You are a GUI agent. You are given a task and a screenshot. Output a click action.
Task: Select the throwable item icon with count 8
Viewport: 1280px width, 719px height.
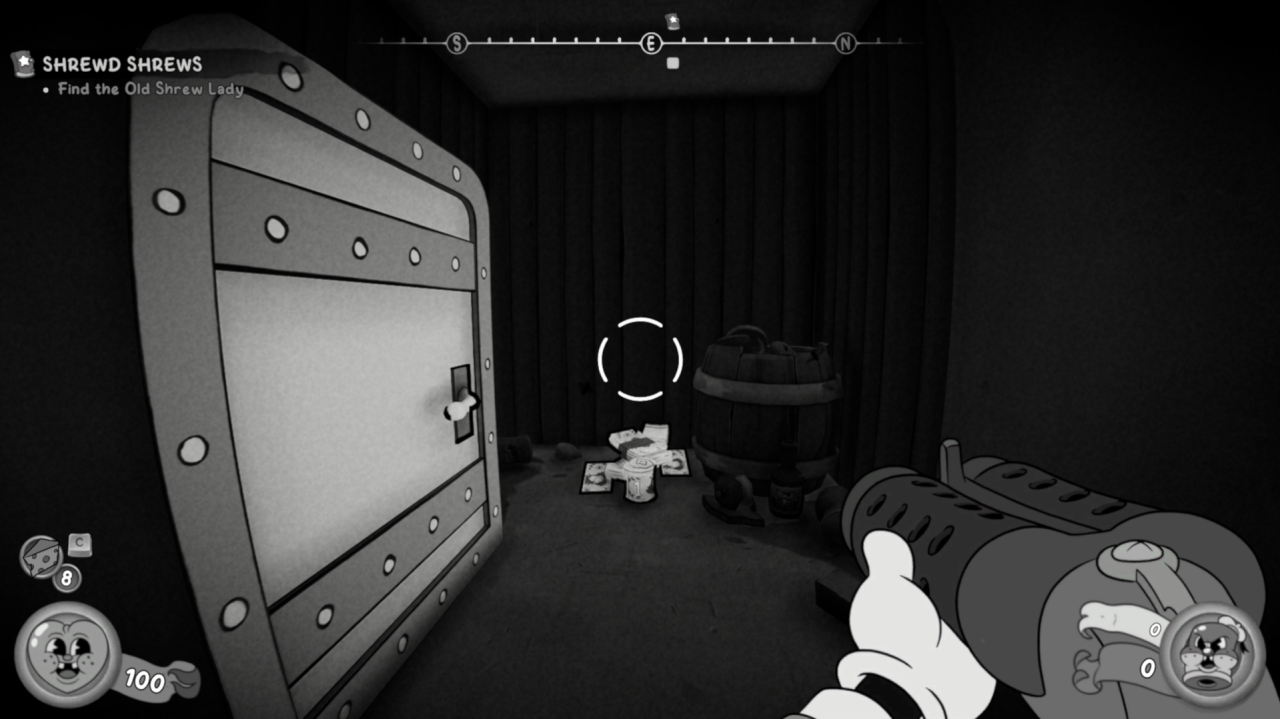click(42, 556)
